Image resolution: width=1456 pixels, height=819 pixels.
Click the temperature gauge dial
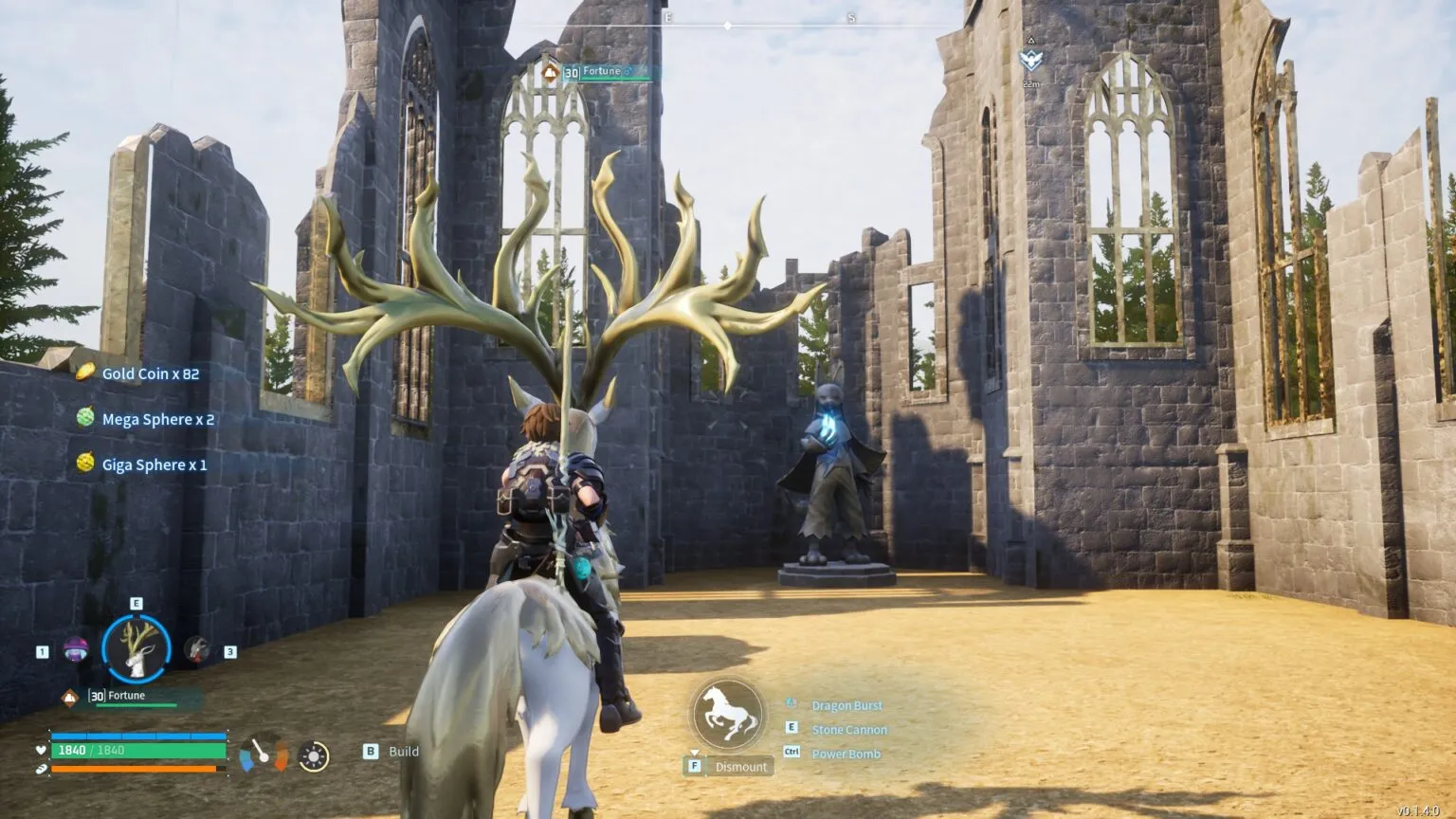coord(264,754)
